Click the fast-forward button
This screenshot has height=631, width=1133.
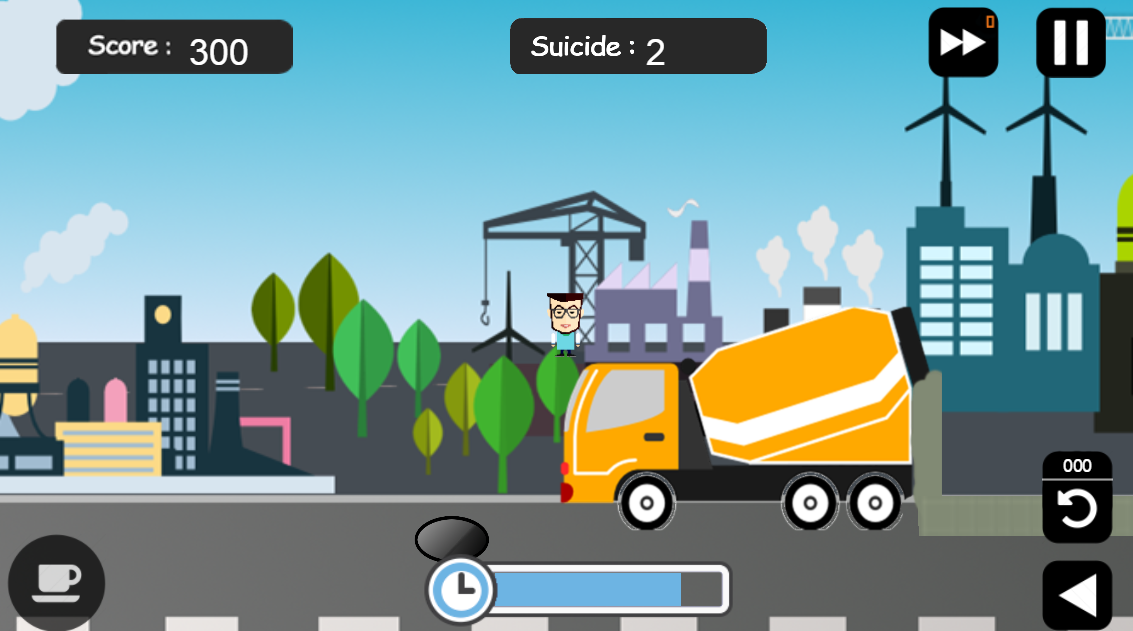point(963,43)
